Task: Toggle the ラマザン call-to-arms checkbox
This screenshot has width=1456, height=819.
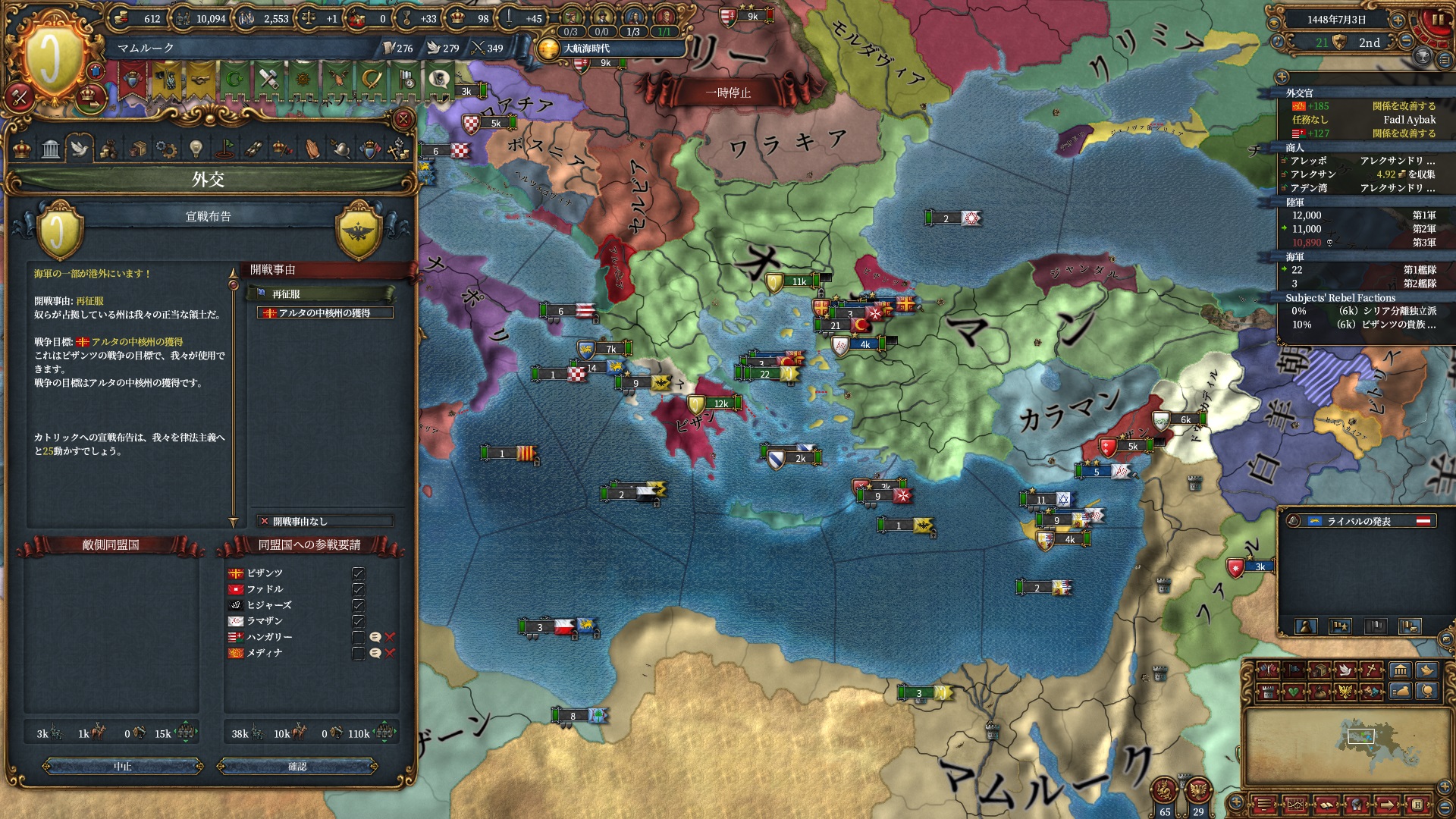Action: click(x=358, y=621)
